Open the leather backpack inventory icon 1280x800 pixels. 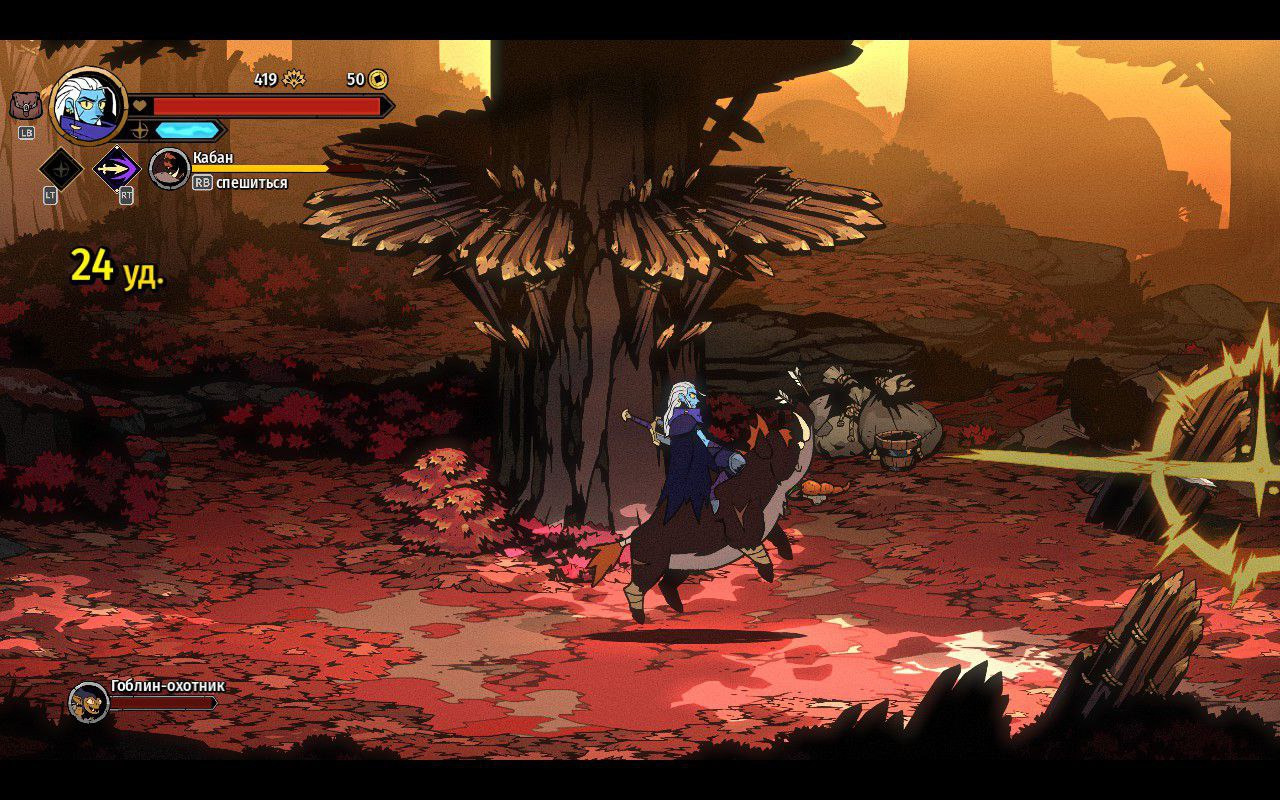[26, 104]
